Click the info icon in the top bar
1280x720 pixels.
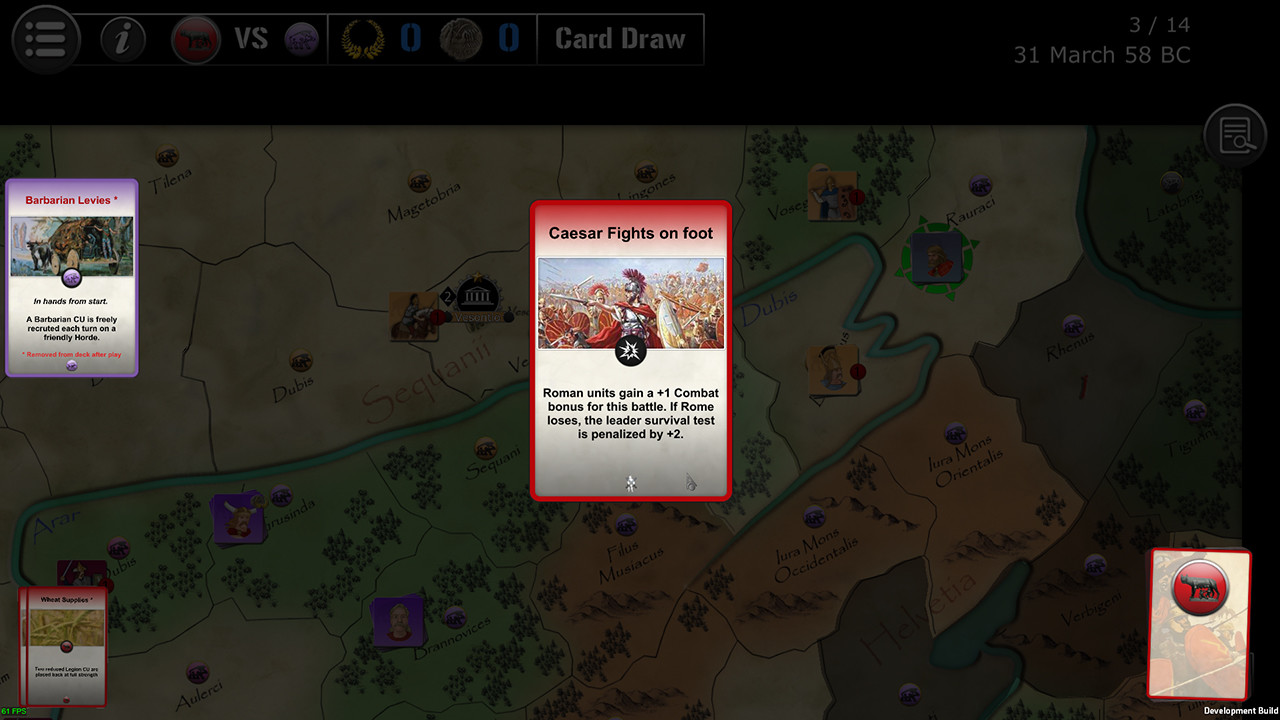[x=120, y=38]
